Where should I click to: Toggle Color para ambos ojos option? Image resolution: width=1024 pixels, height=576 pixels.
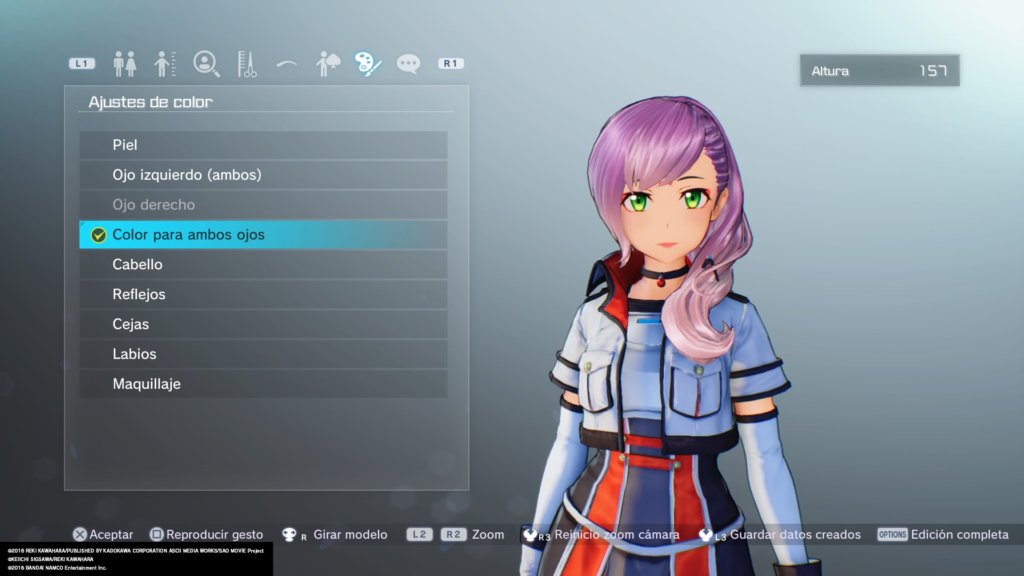[263, 235]
